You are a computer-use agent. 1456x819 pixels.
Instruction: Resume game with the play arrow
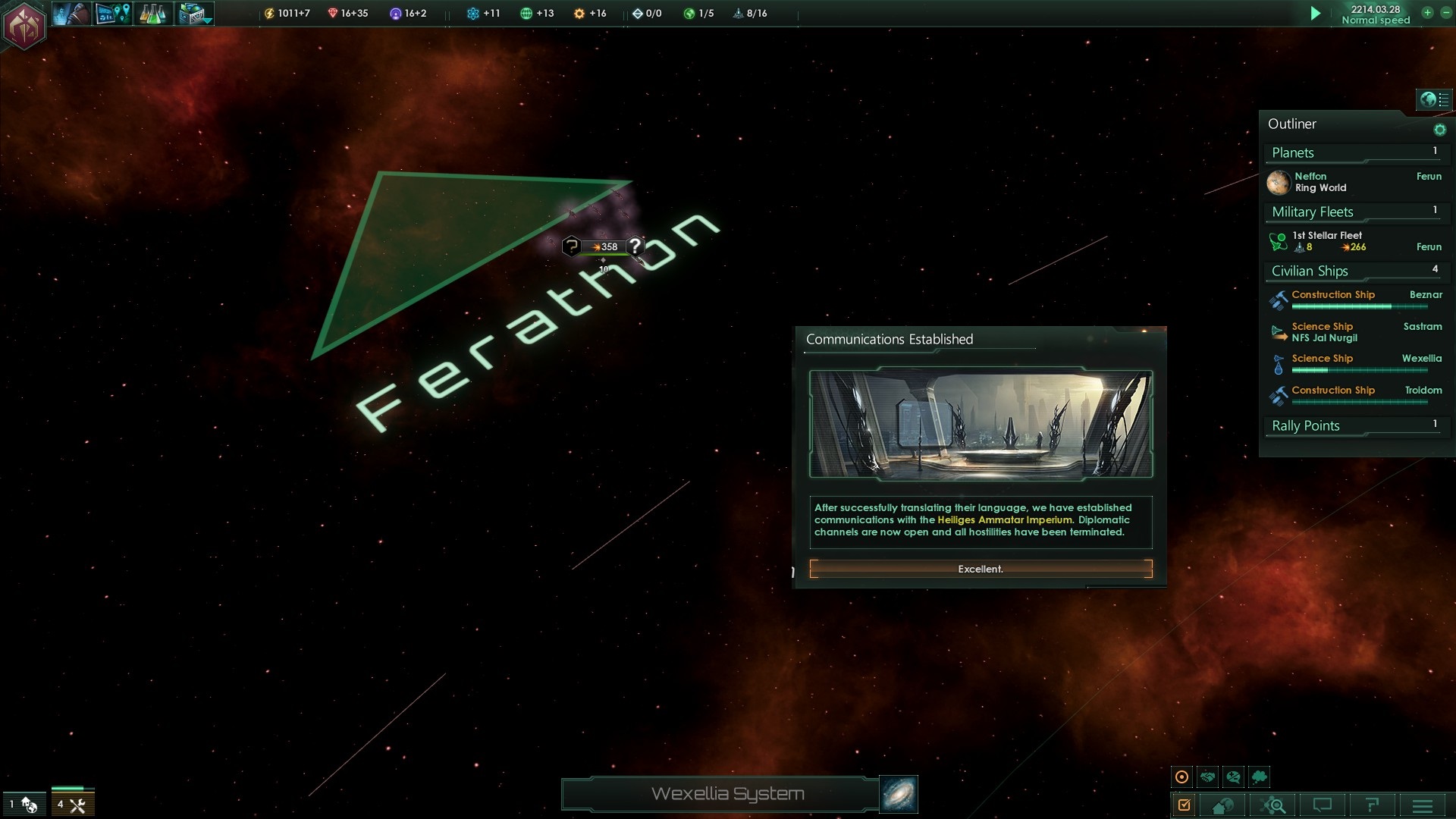point(1316,14)
